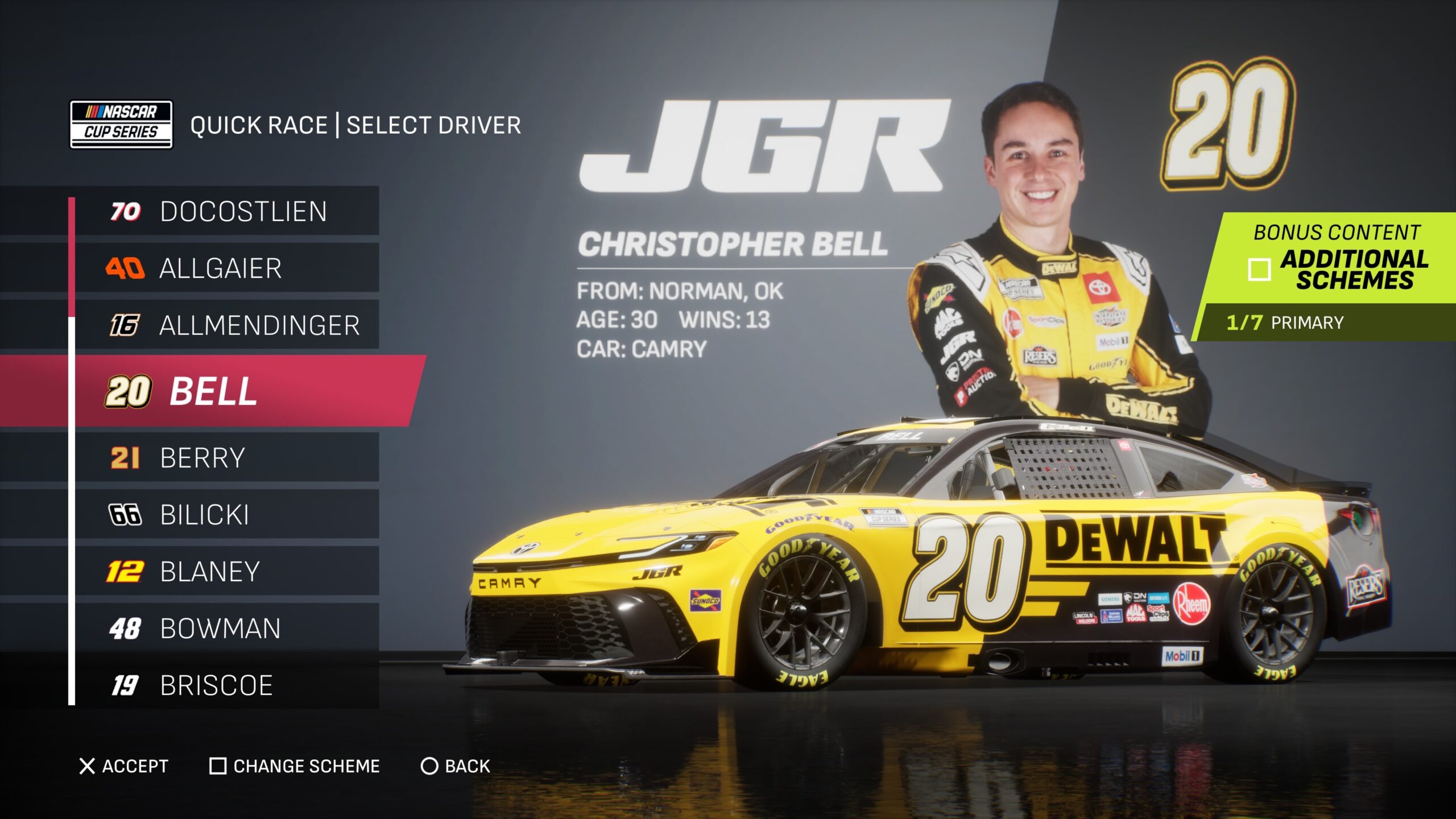Select Bilicki from the driver list

227,514
